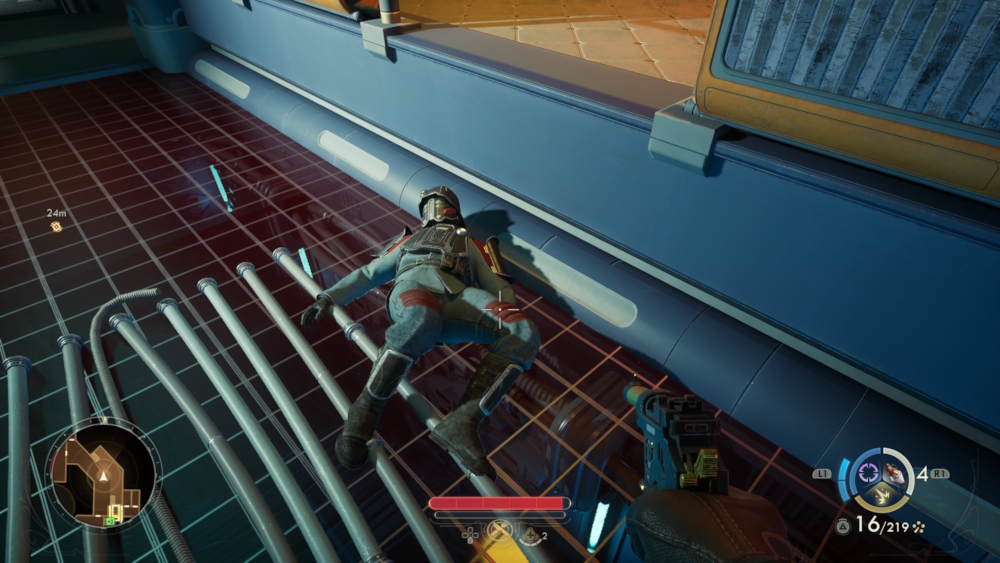Viewport: 1000px width, 563px height.
Task: Open the circular minimap
Action: [103, 473]
